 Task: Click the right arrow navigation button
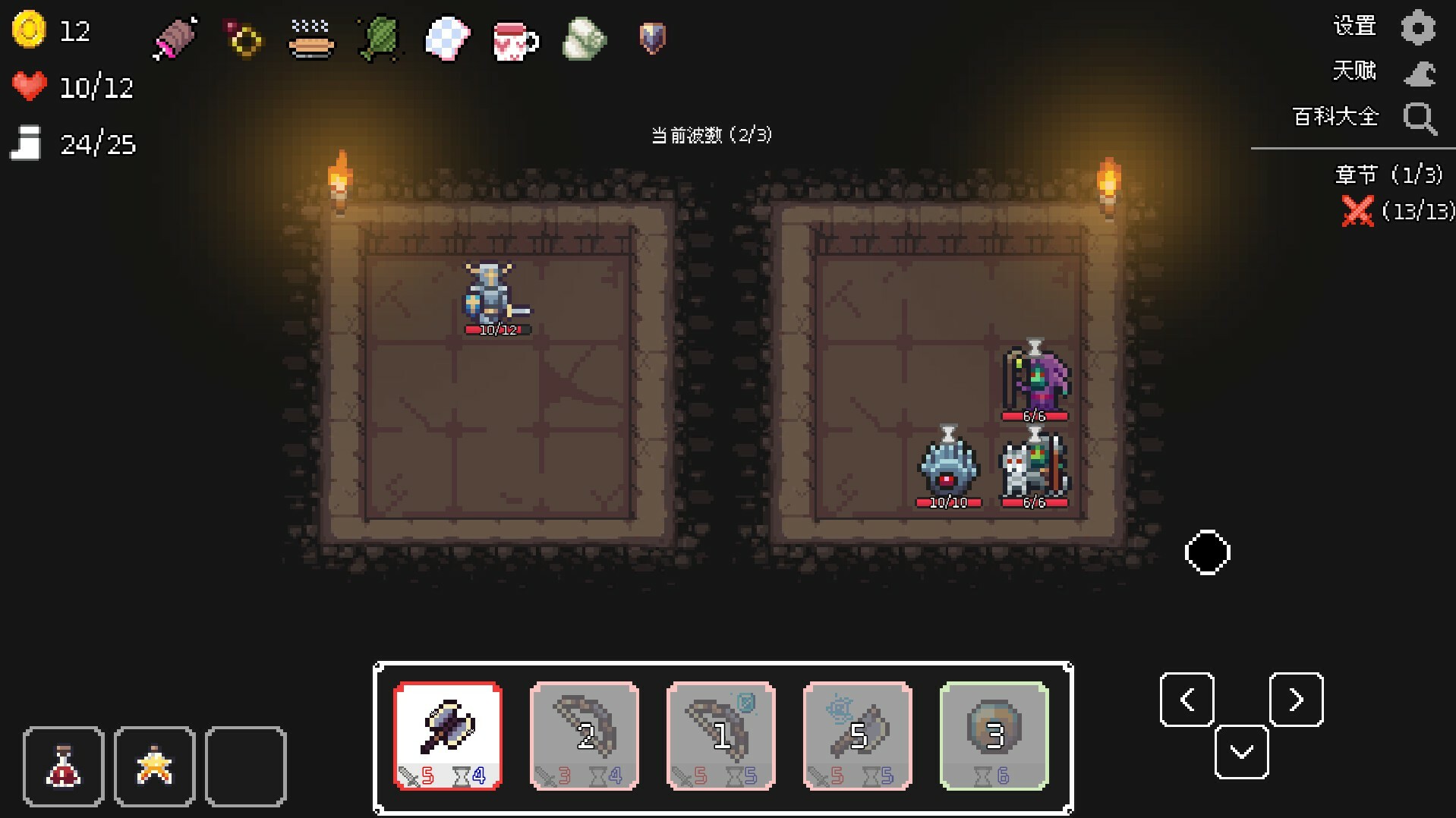pyautogui.click(x=1296, y=700)
